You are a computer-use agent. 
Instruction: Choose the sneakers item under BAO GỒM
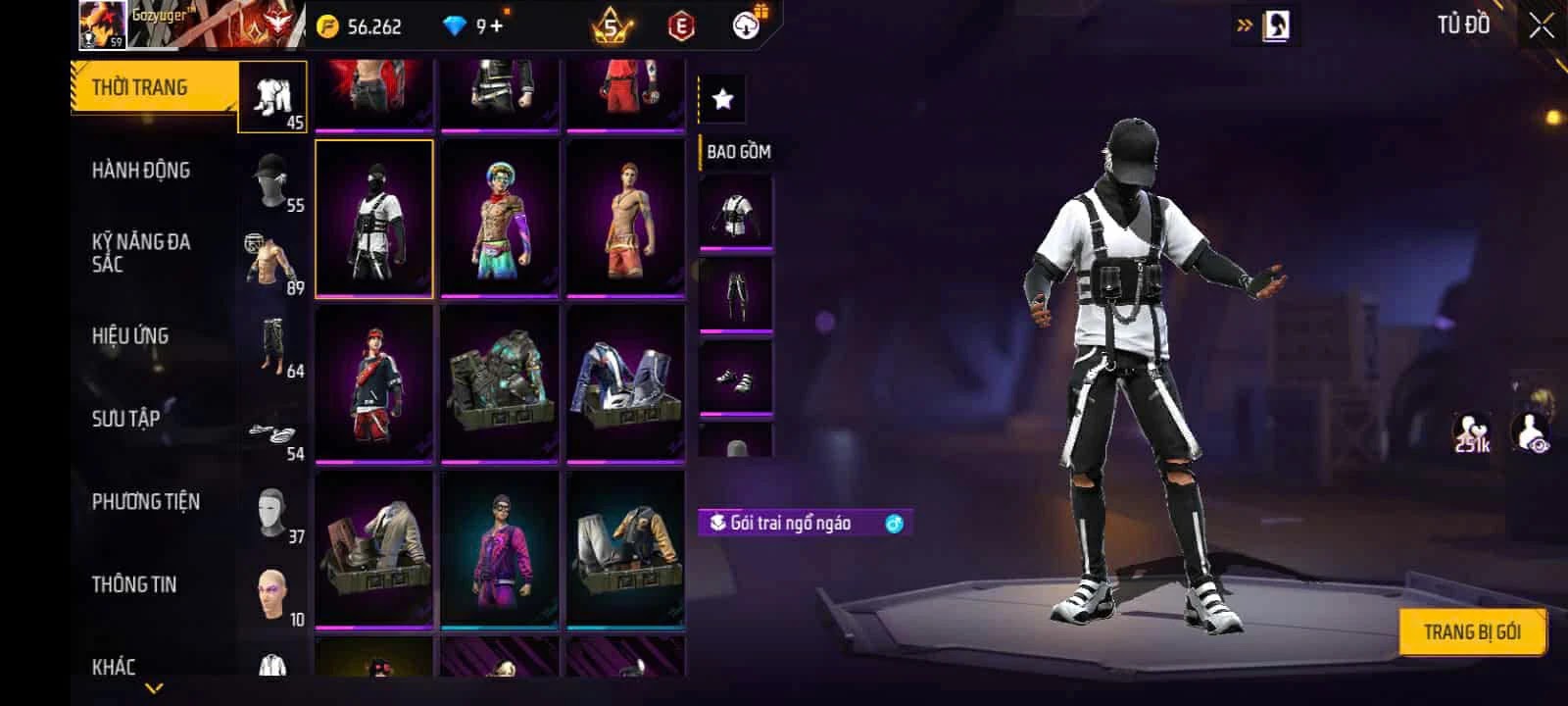tap(736, 378)
